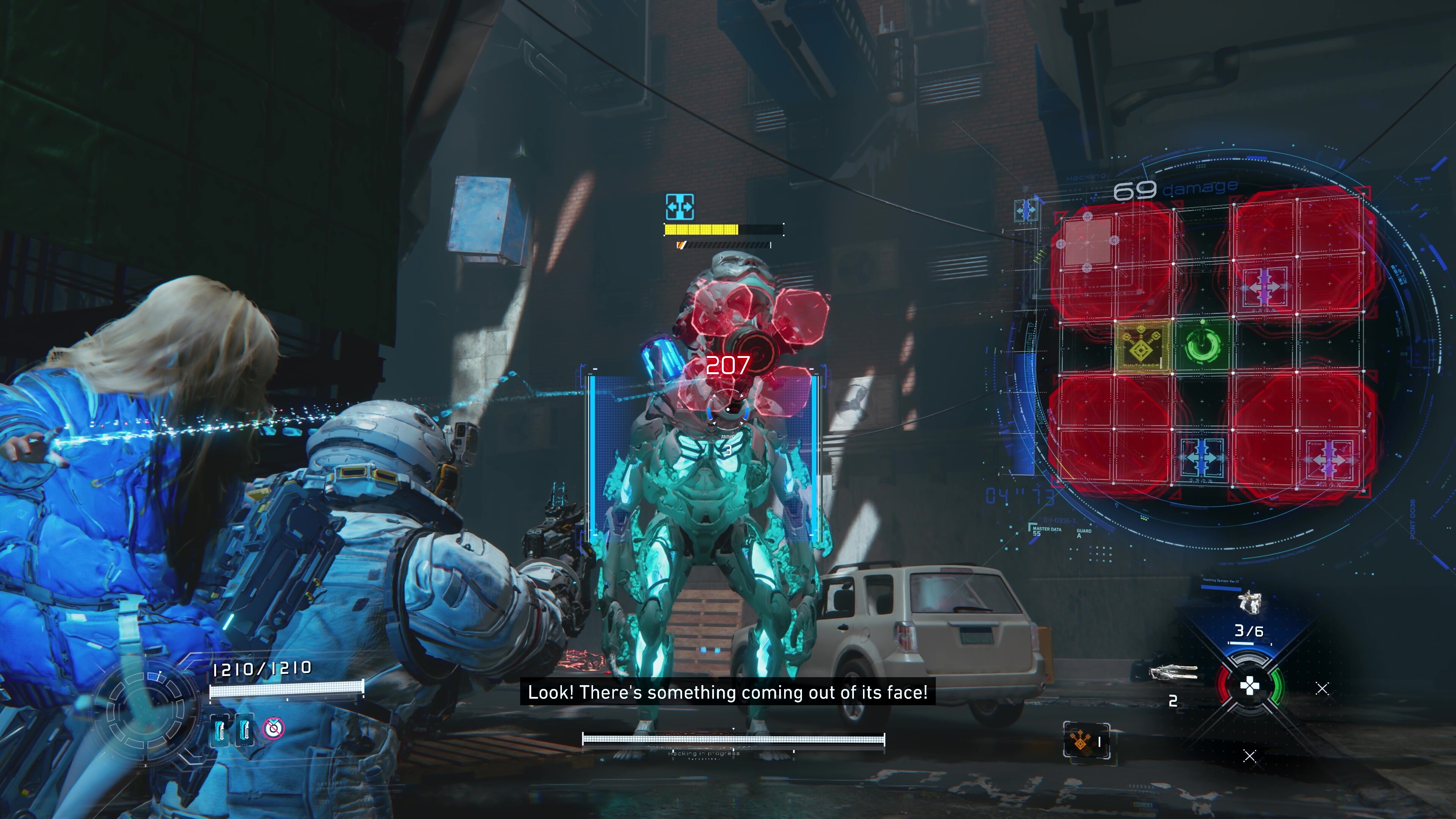The image size is (1456, 819).
Task: Click the blue arrows 'Open' icon beside hacking grid
Action: point(1025,211)
